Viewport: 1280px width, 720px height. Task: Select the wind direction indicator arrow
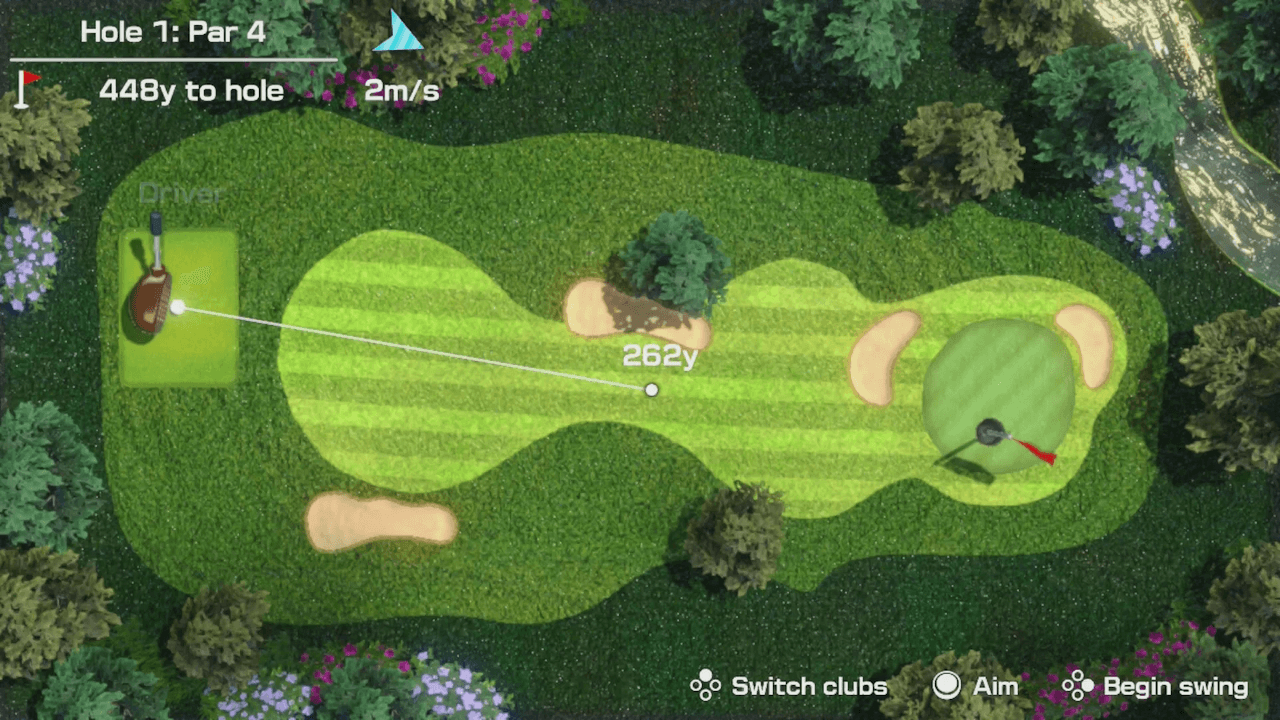point(398,32)
